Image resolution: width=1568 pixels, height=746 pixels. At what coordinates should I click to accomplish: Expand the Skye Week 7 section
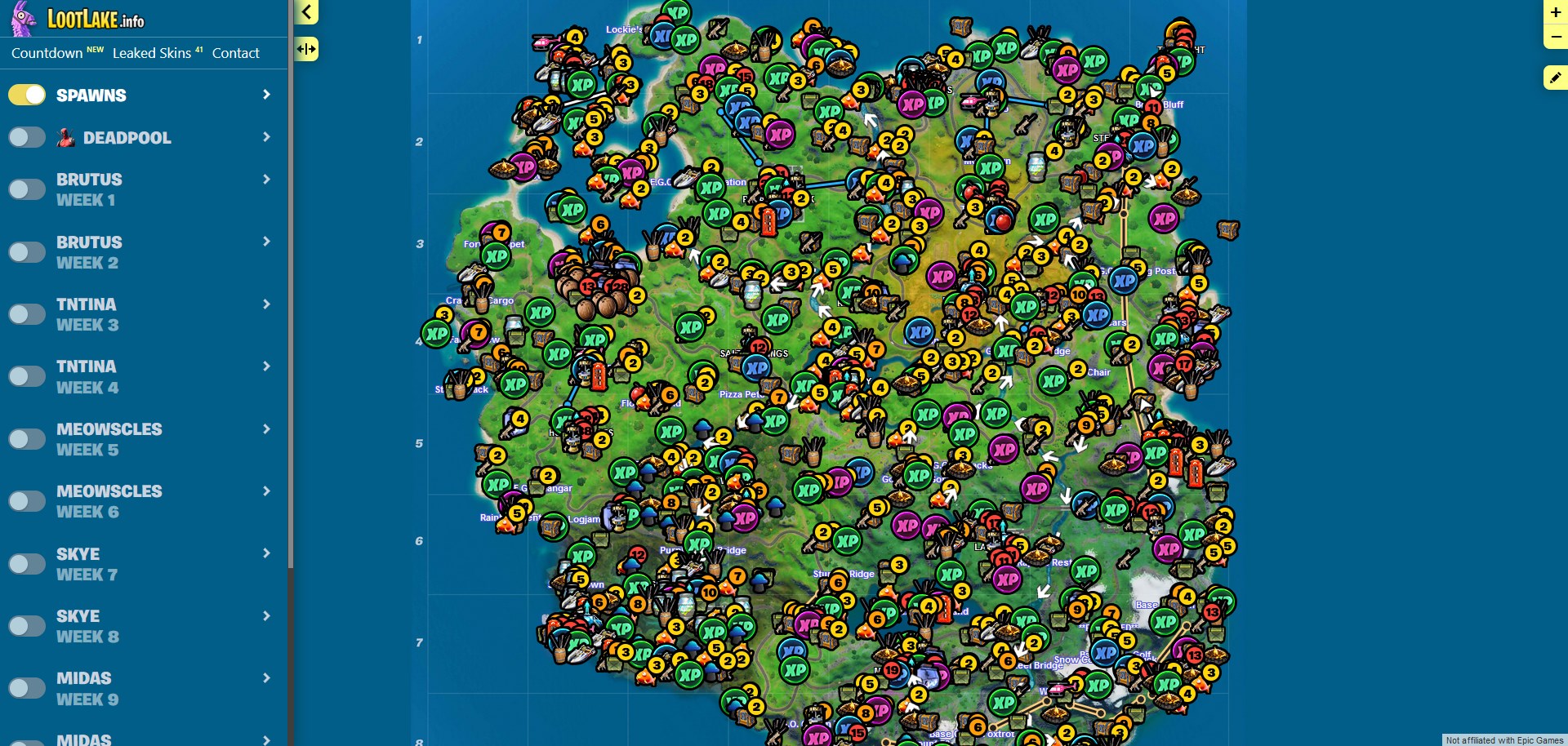tap(266, 553)
